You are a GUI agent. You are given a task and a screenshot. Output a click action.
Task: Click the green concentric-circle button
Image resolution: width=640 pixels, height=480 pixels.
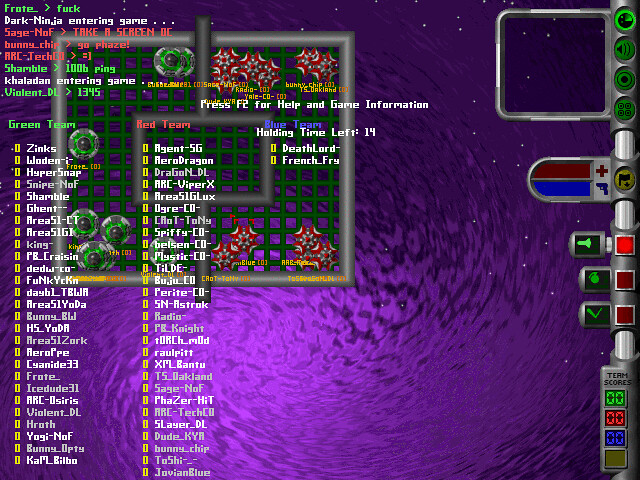click(x=626, y=80)
